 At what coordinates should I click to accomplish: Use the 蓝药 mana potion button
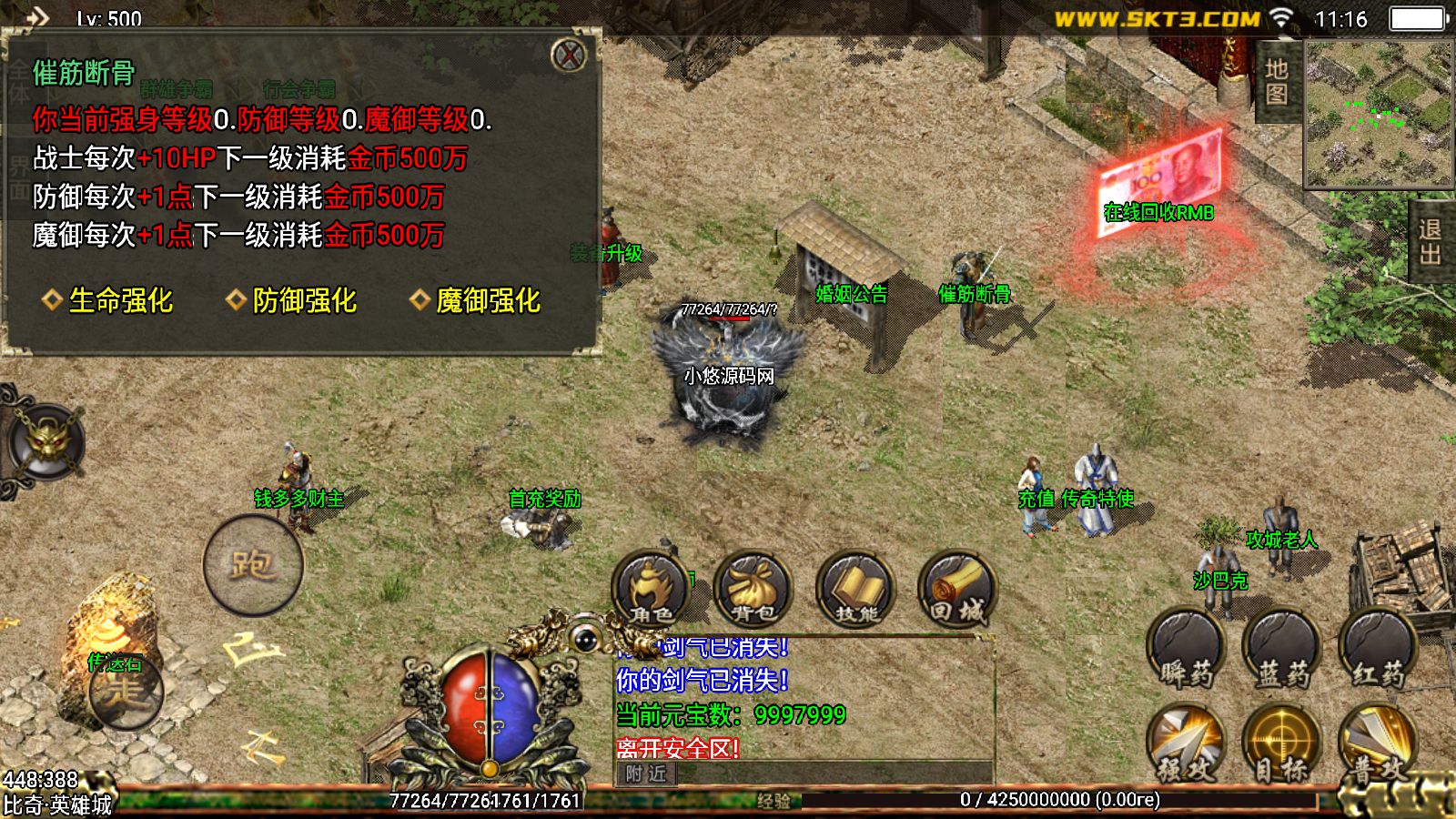pos(1281,649)
